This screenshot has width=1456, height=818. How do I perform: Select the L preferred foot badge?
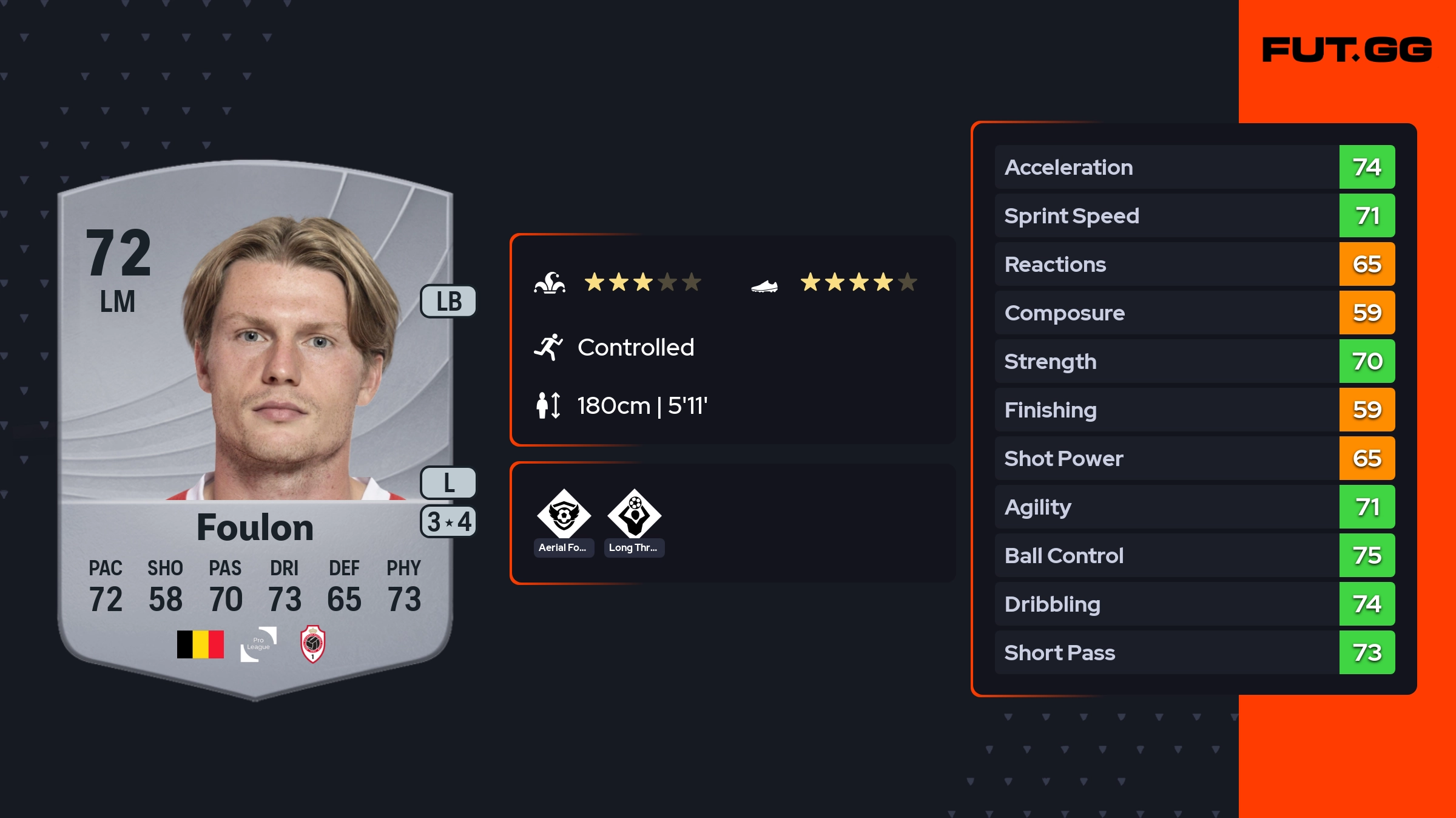click(448, 483)
